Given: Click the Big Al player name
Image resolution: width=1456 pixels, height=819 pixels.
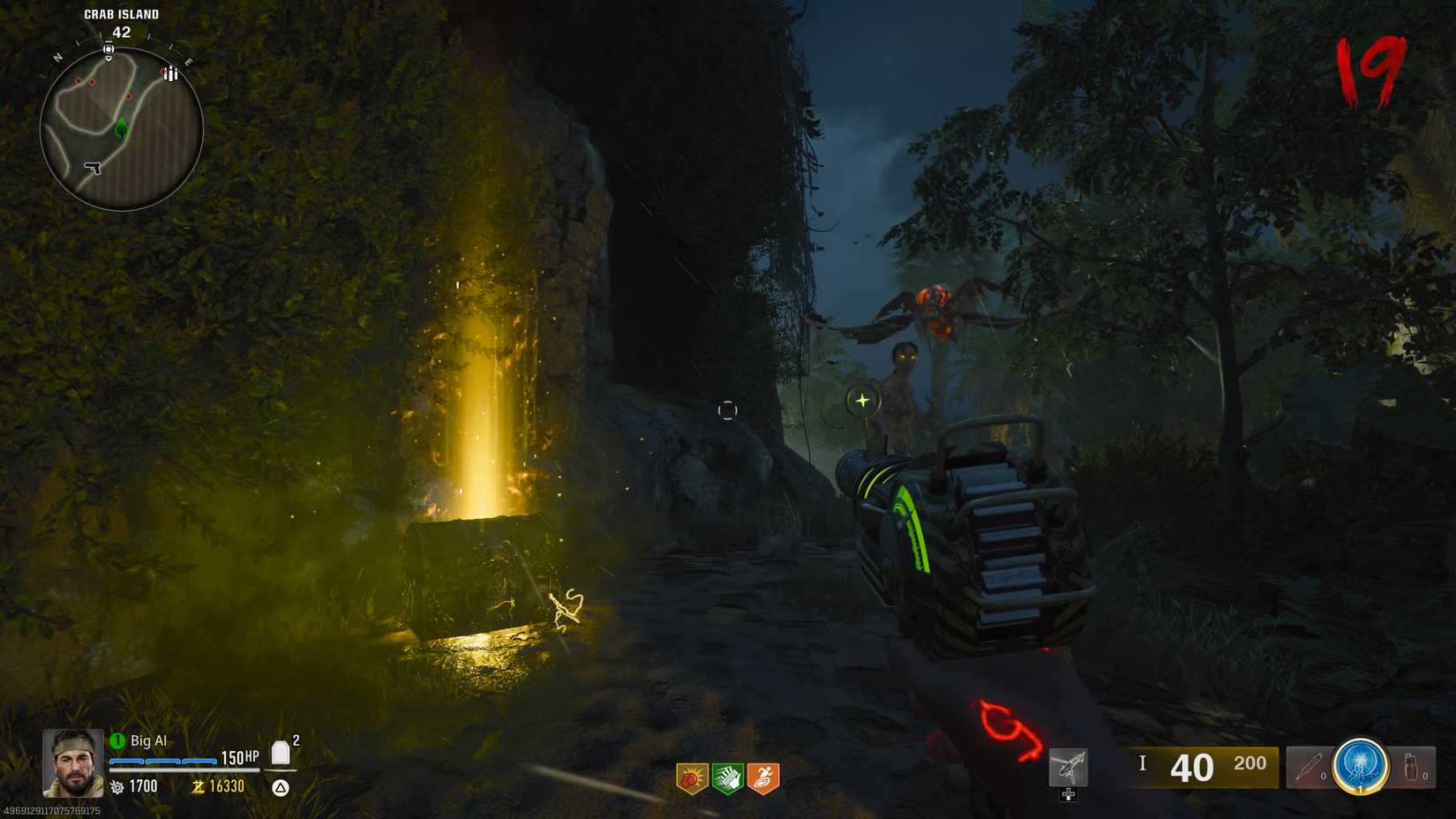Looking at the screenshot, I should (x=148, y=740).
